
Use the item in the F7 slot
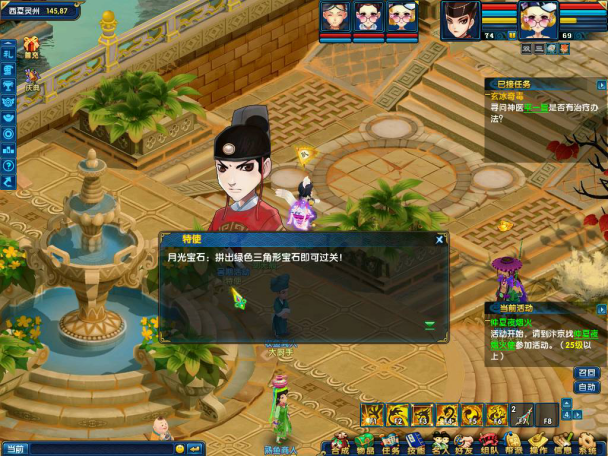pos(521,414)
